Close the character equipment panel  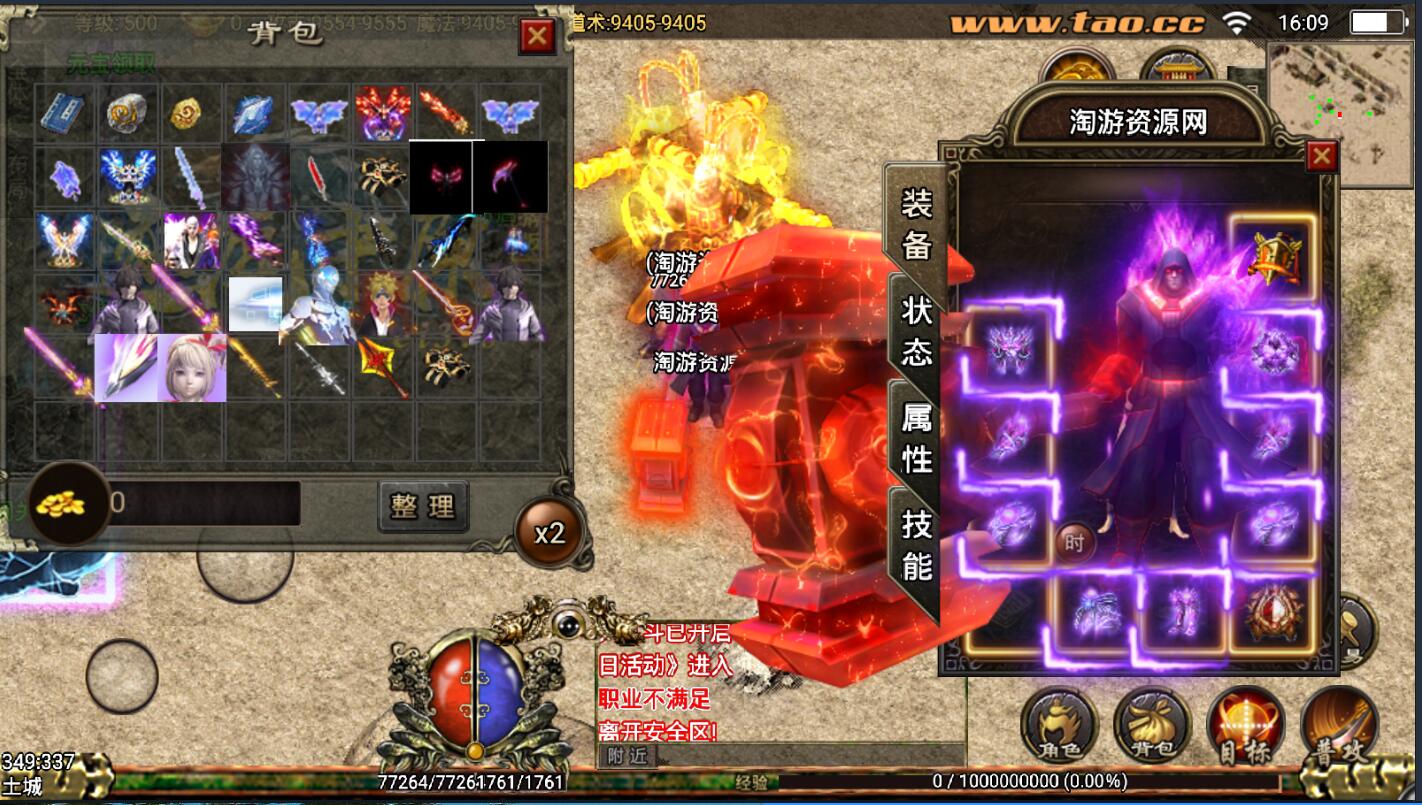pos(1322,156)
